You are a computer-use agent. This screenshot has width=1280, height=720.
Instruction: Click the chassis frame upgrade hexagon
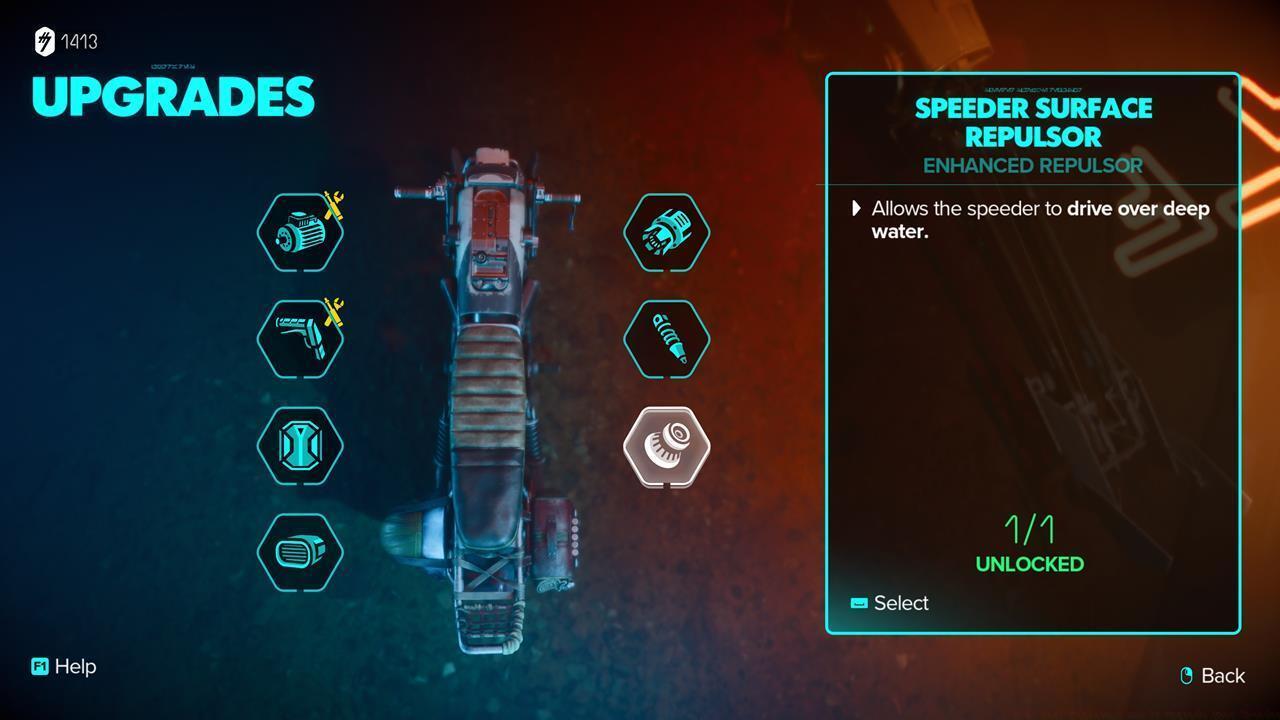point(300,446)
